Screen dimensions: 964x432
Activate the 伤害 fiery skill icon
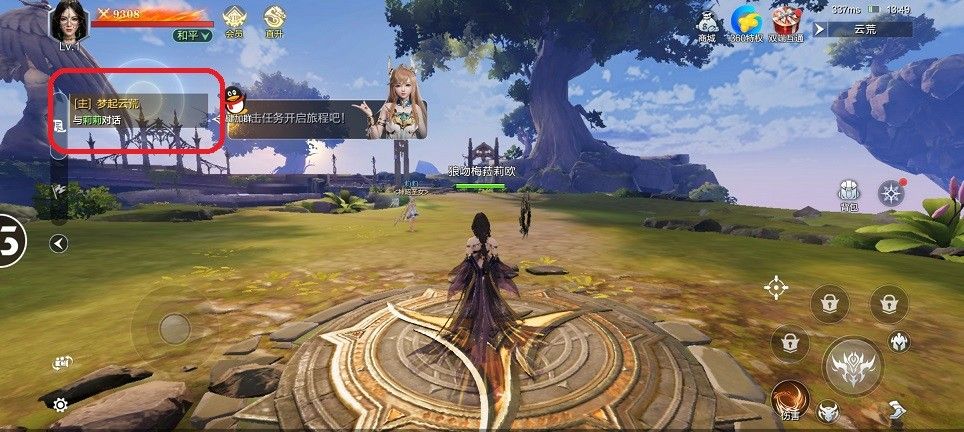click(x=790, y=398)
